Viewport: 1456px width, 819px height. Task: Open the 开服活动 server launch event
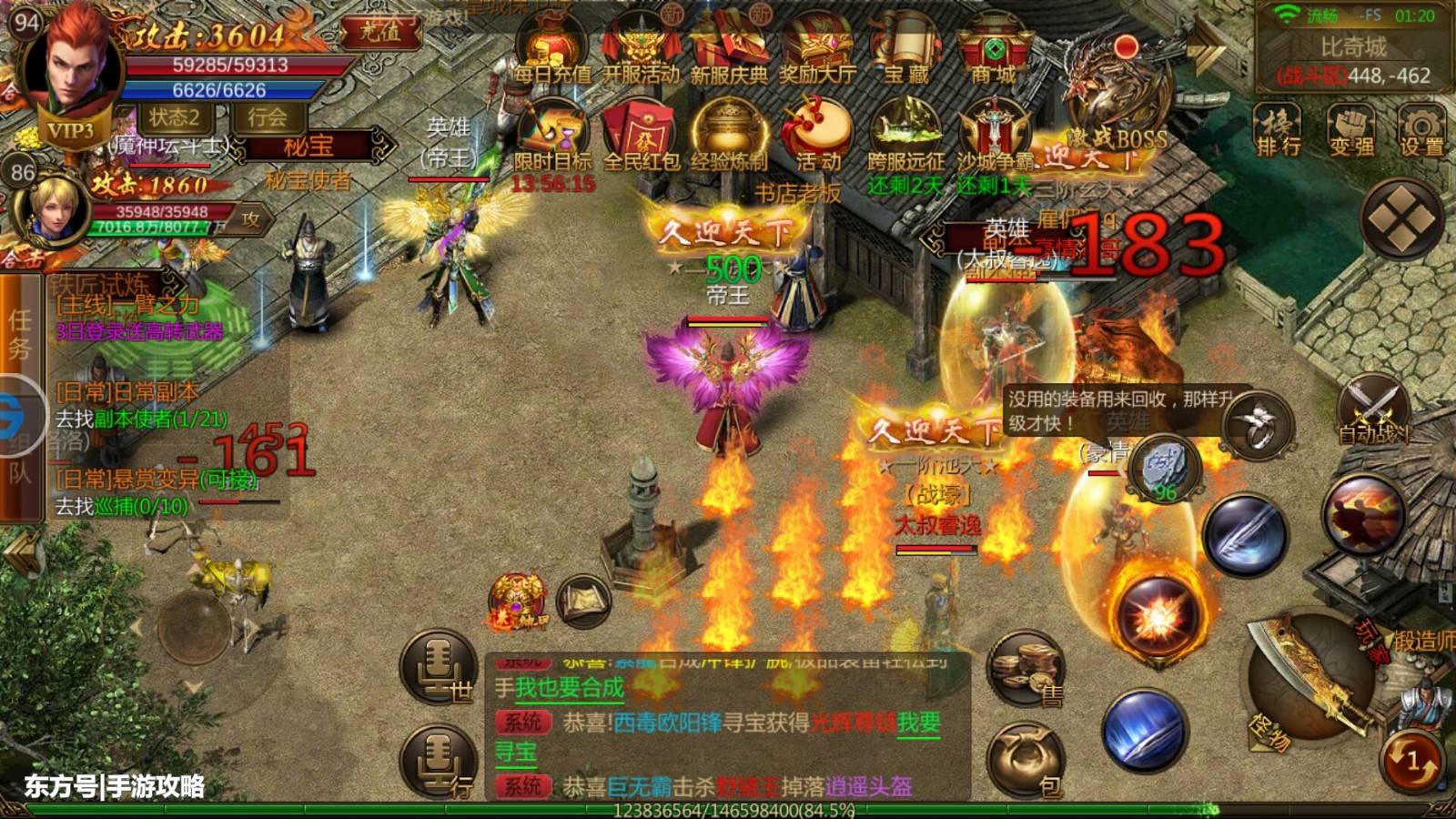point(641,50)
